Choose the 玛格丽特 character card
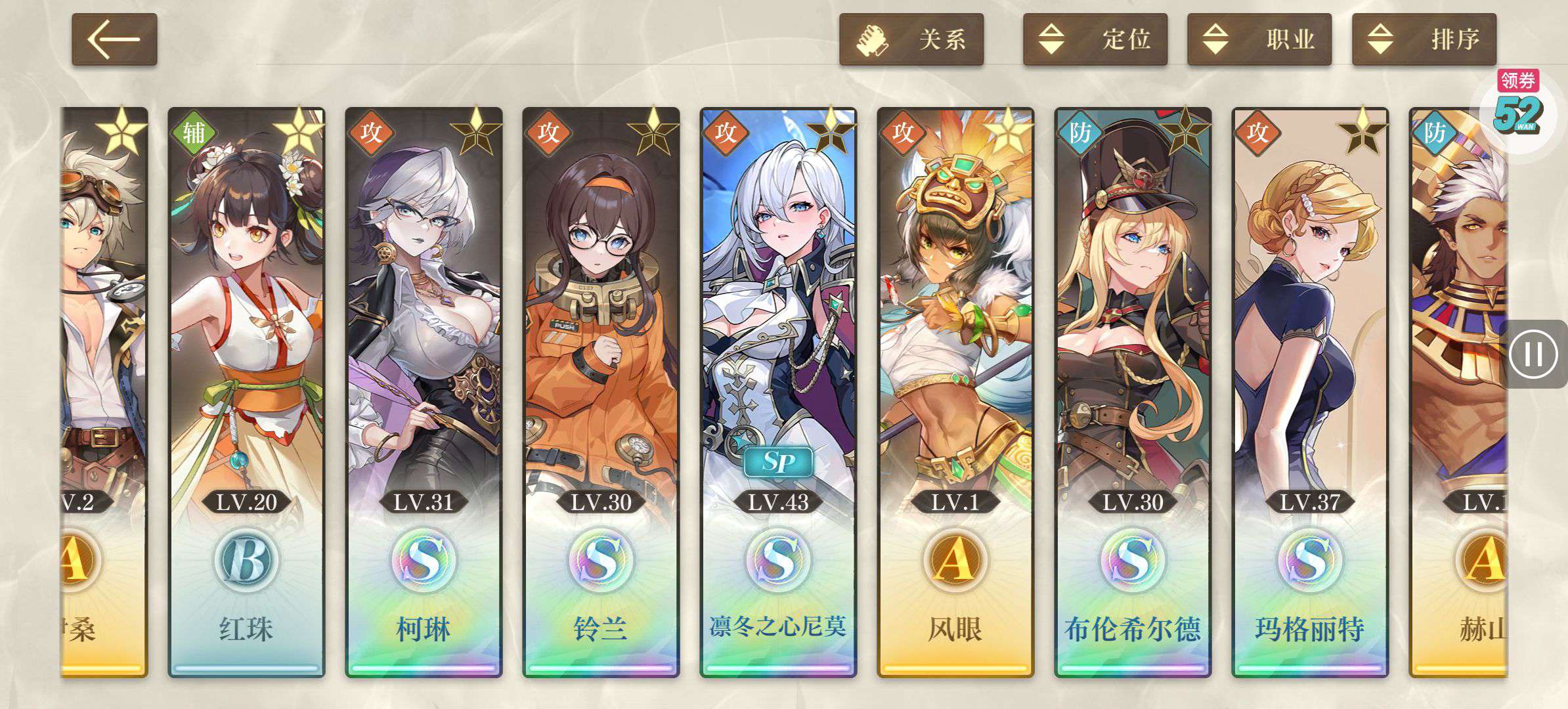 (1310, 392)
